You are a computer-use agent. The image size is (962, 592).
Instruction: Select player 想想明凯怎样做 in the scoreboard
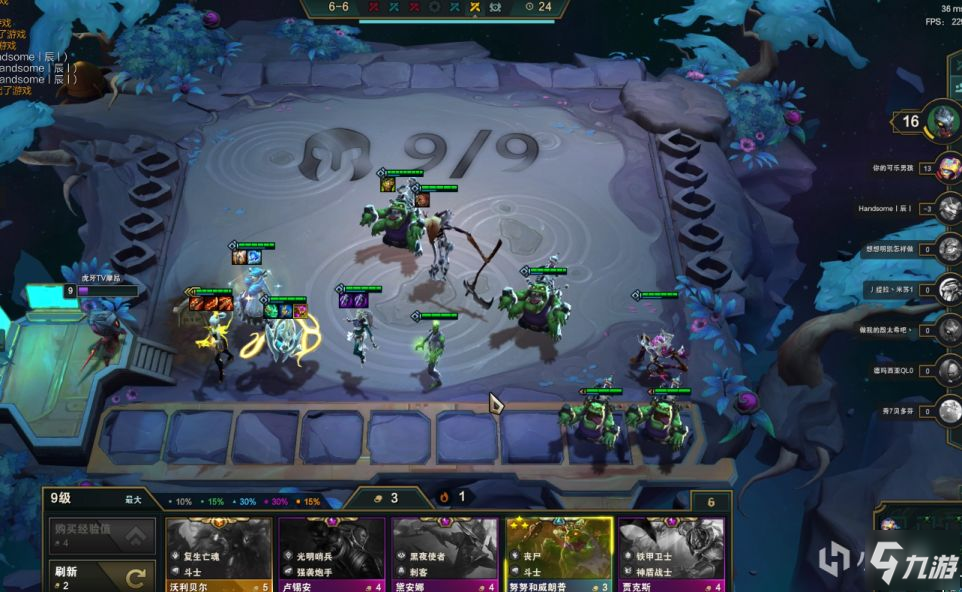click(948, 248)
